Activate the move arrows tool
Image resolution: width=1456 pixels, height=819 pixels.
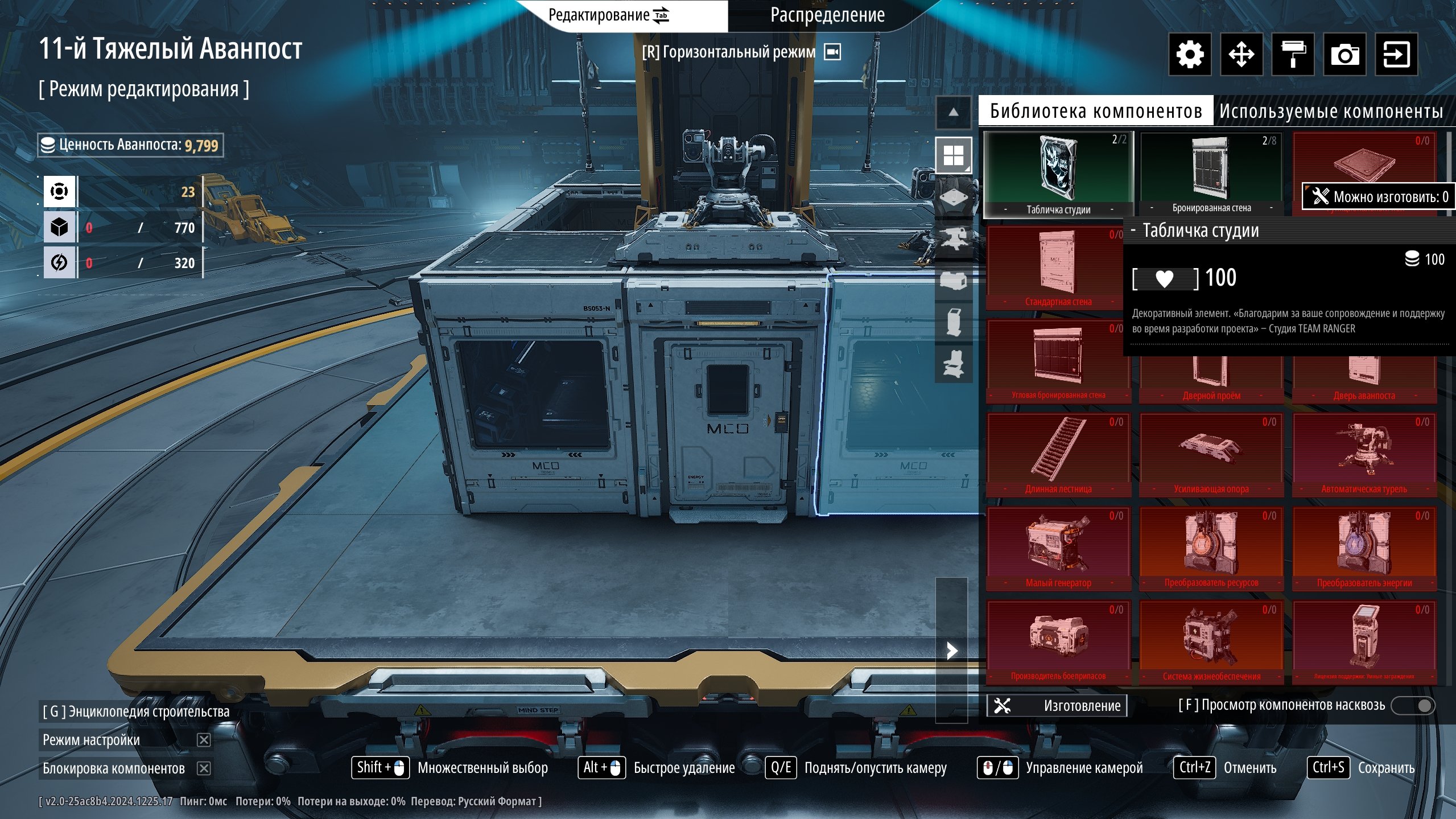(1241, 55)
